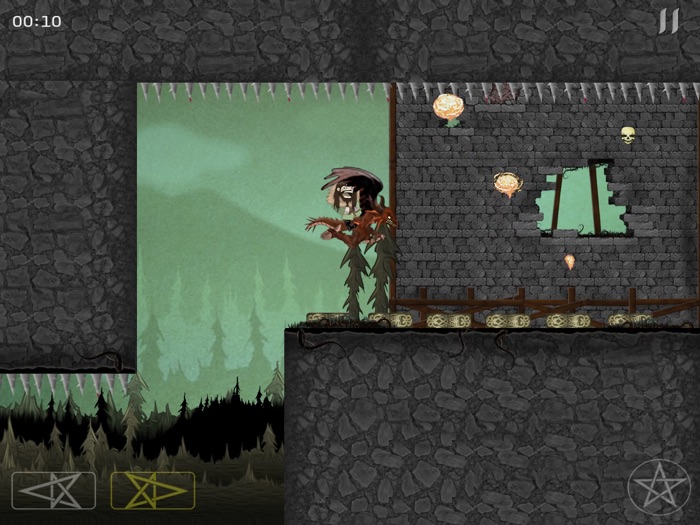Activate the pentagram circle action button
The height and width of the screenshot is (525, 700).
658,488
